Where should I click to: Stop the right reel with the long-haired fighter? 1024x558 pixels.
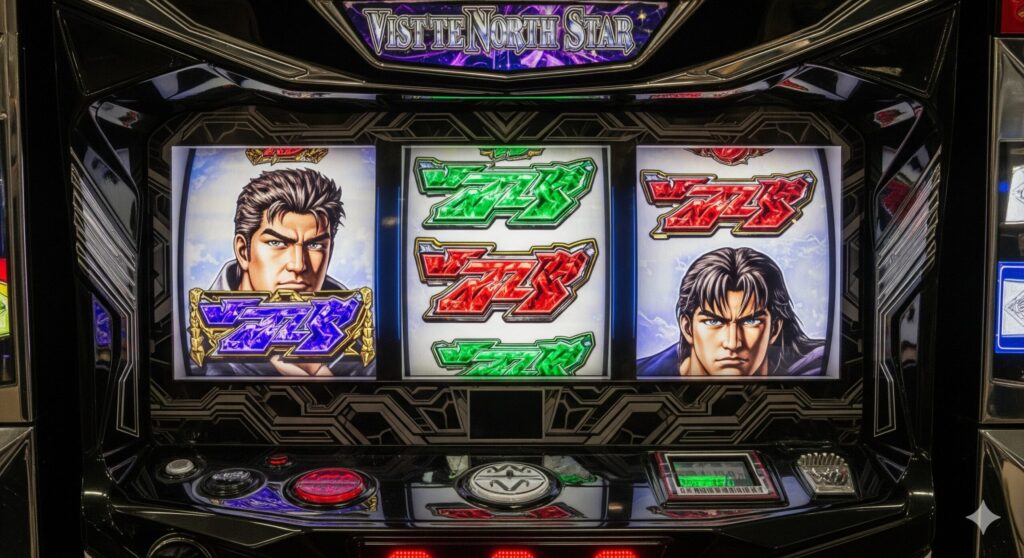738,262
